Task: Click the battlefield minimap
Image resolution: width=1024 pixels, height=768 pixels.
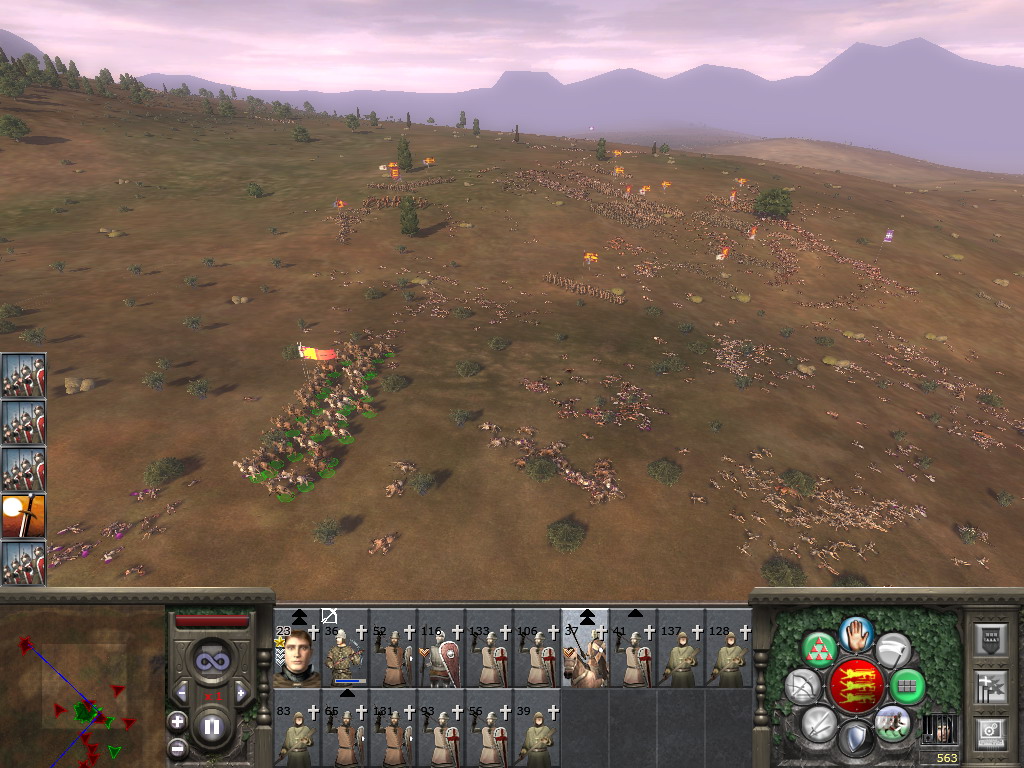Action: coord(82,685)
